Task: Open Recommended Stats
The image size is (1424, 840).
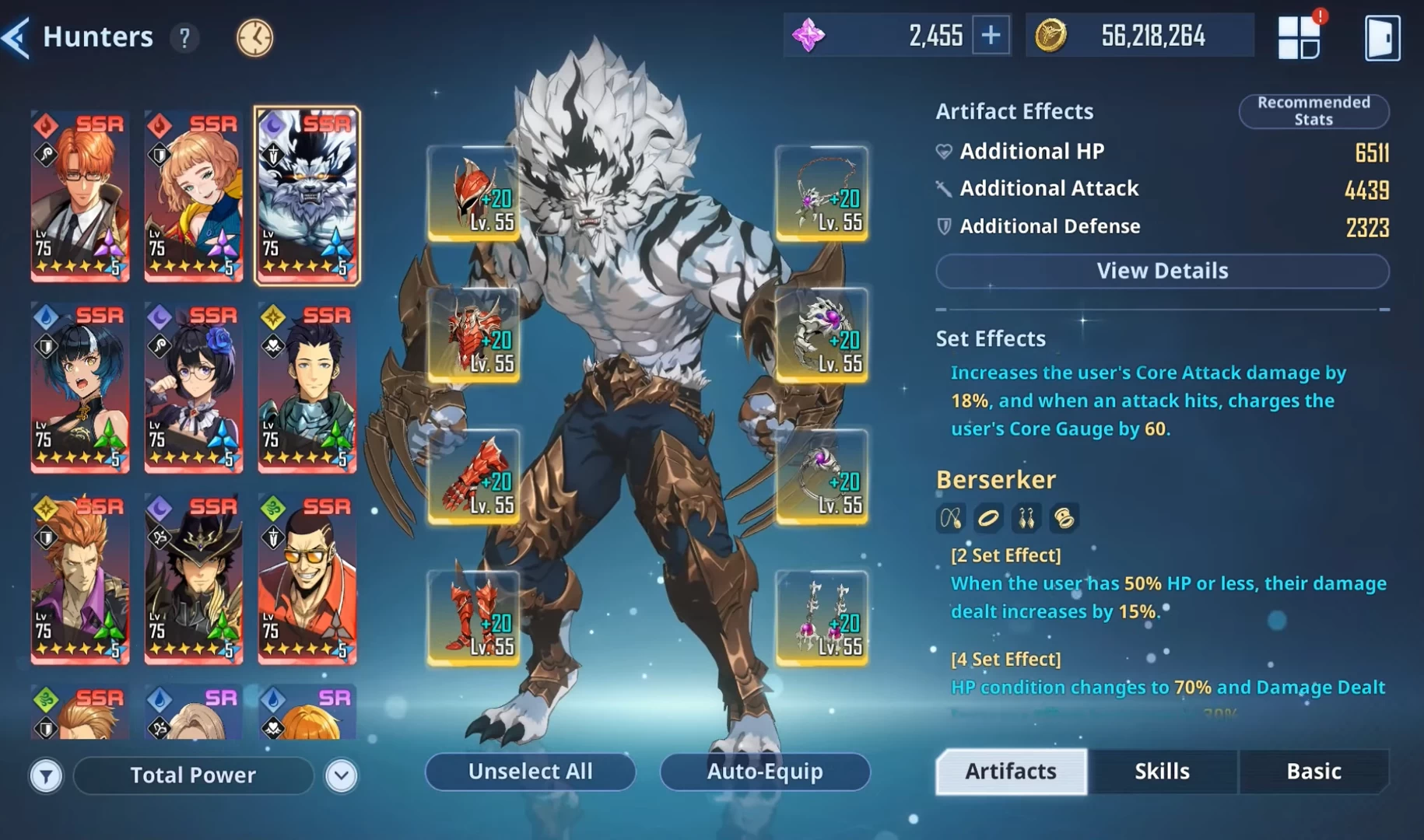Action: coord(1314,111)
